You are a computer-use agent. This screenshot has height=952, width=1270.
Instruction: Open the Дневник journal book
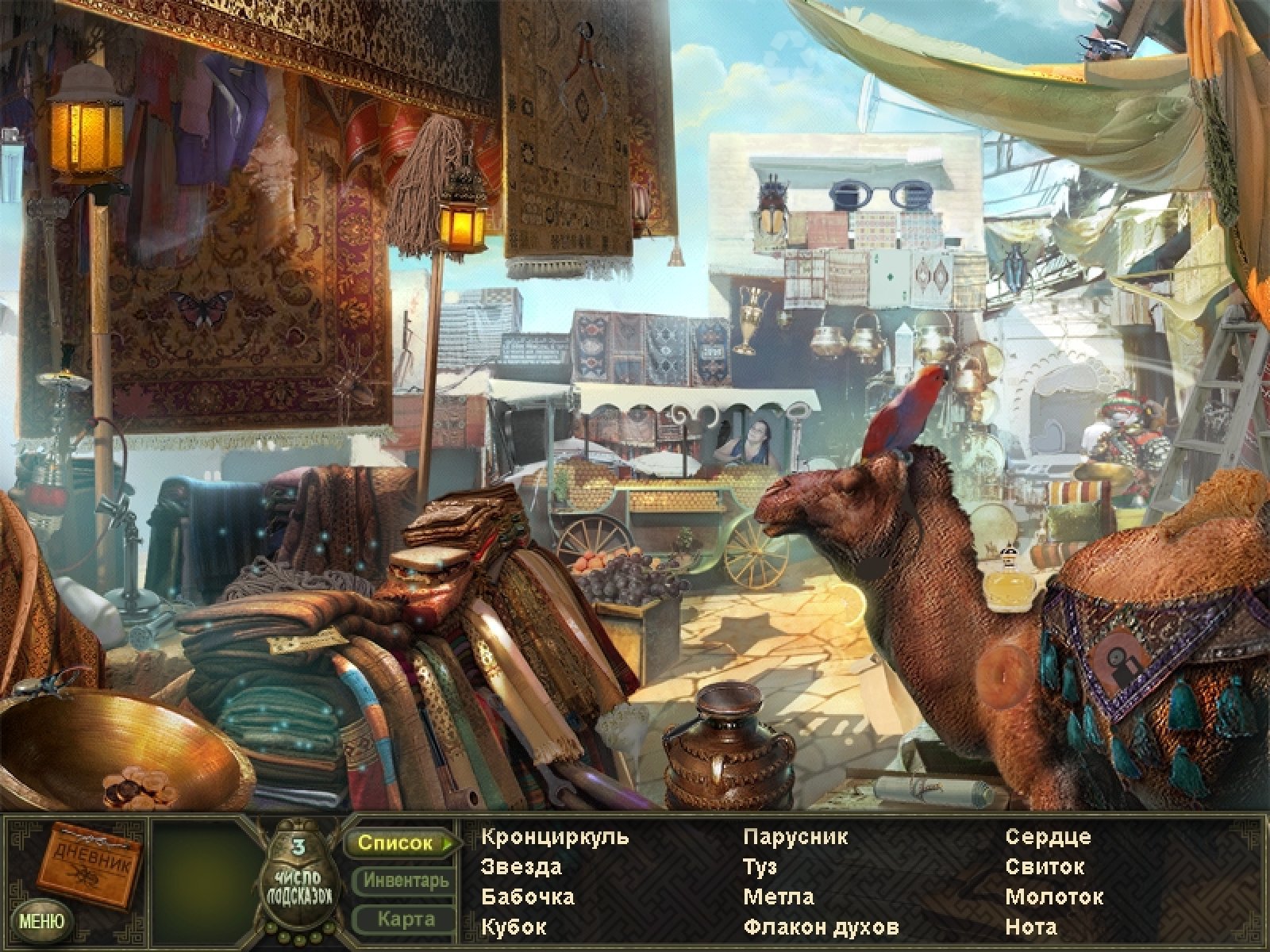[x=90, y=864]
